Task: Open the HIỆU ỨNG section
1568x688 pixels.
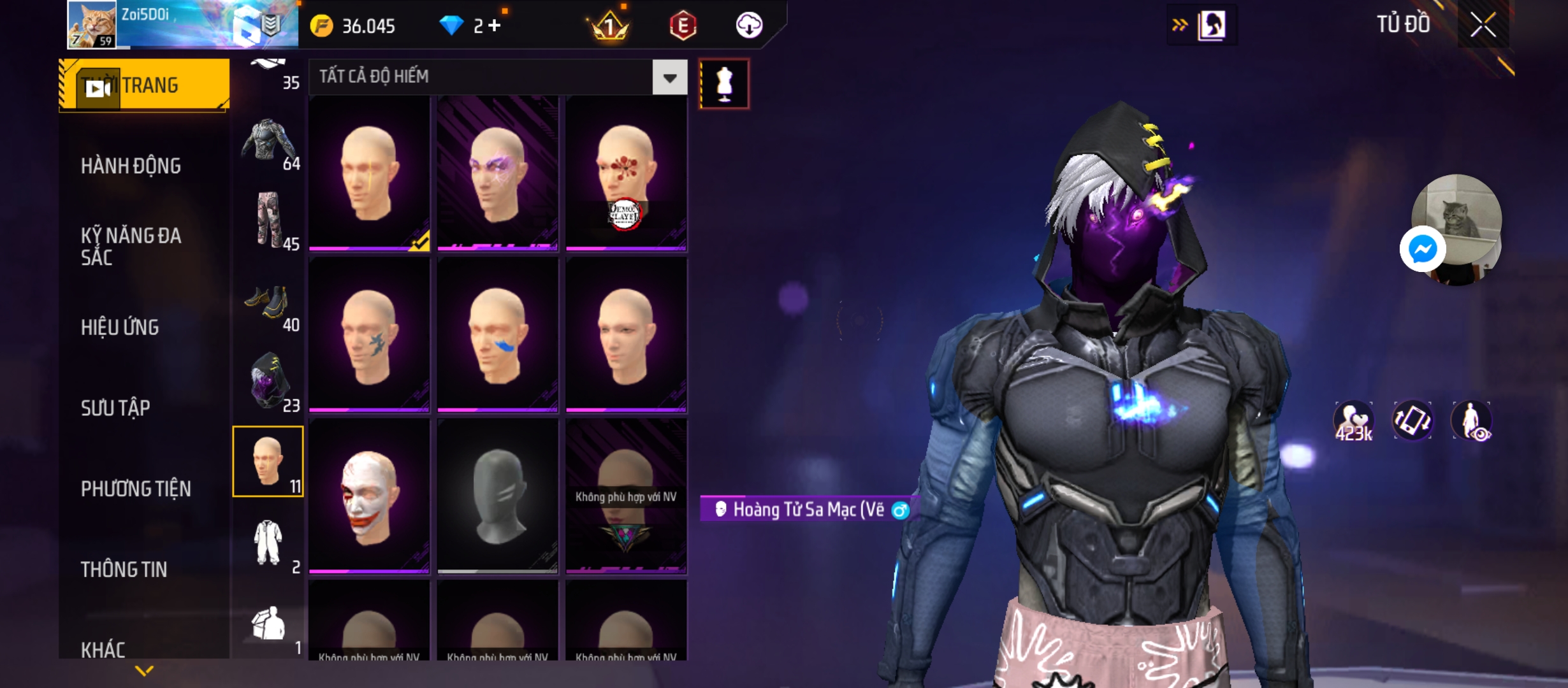Action: pyautogui.click(x=120, y=327)
